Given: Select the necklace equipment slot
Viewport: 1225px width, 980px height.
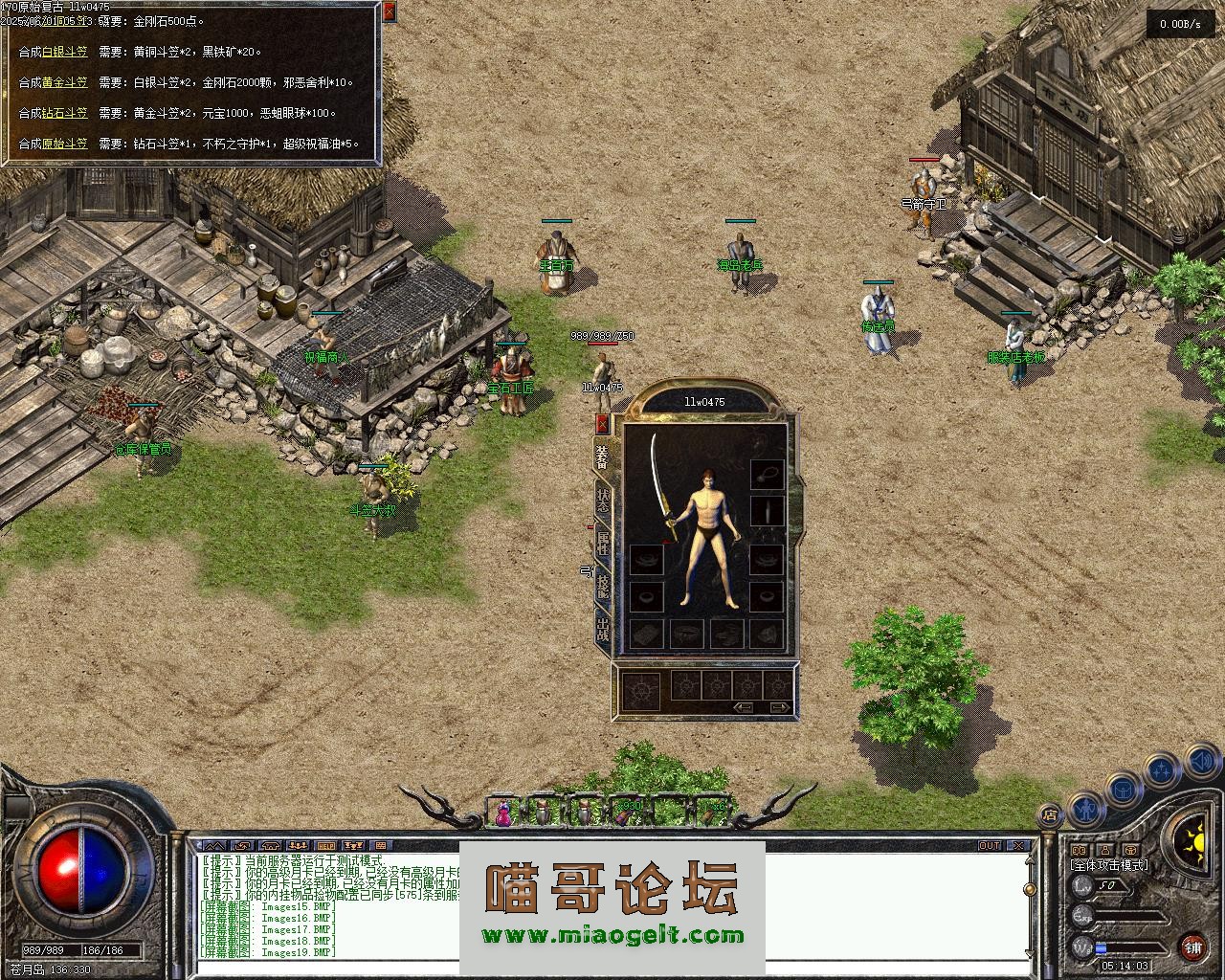Looking at the screenshot, I should tap(767, 475).
